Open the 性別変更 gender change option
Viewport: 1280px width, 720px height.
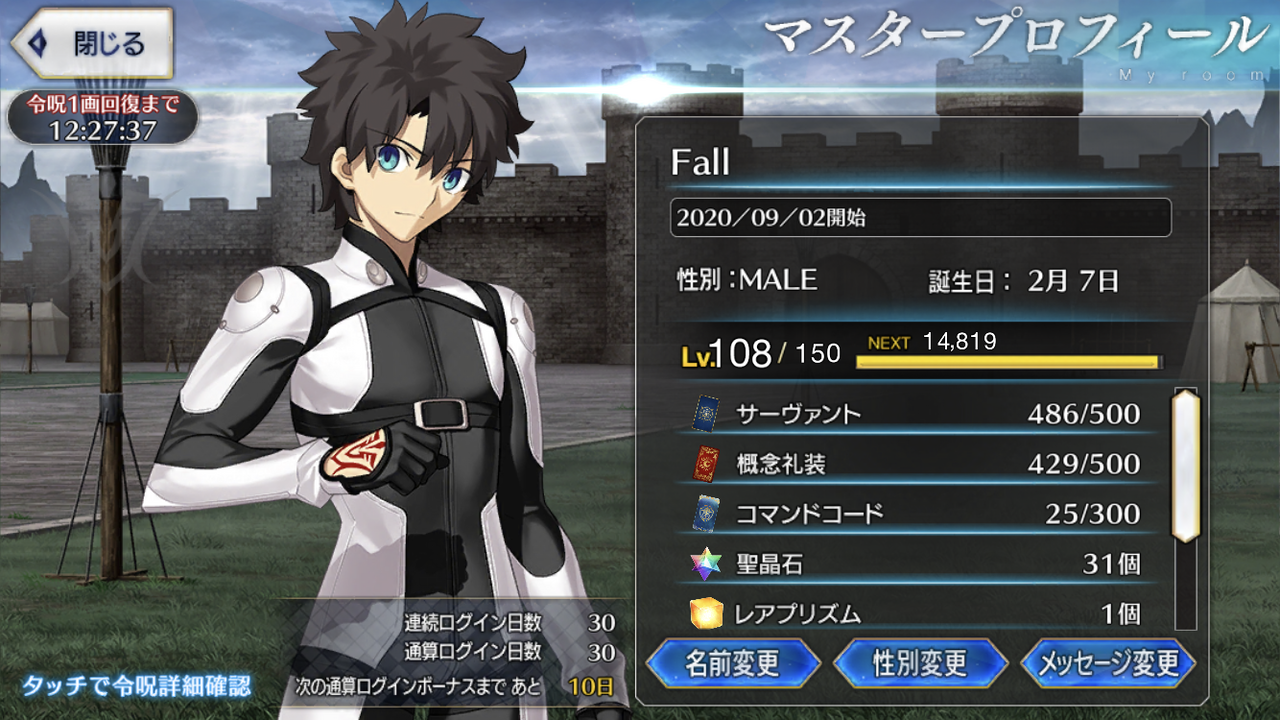[x=921, y=663]
